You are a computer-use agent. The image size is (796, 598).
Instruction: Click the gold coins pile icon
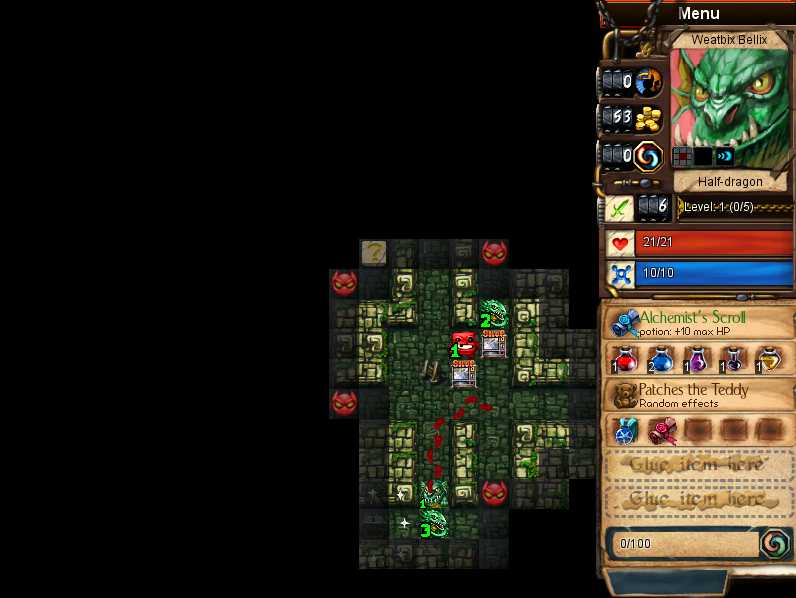(649, 119)
